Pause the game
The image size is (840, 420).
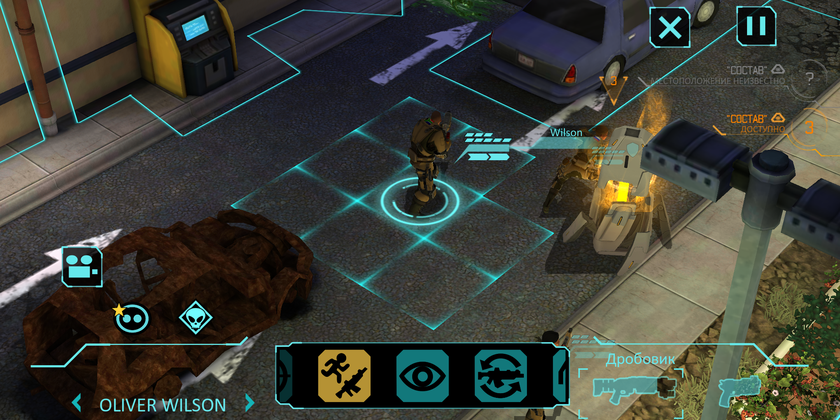coord(756,26)
